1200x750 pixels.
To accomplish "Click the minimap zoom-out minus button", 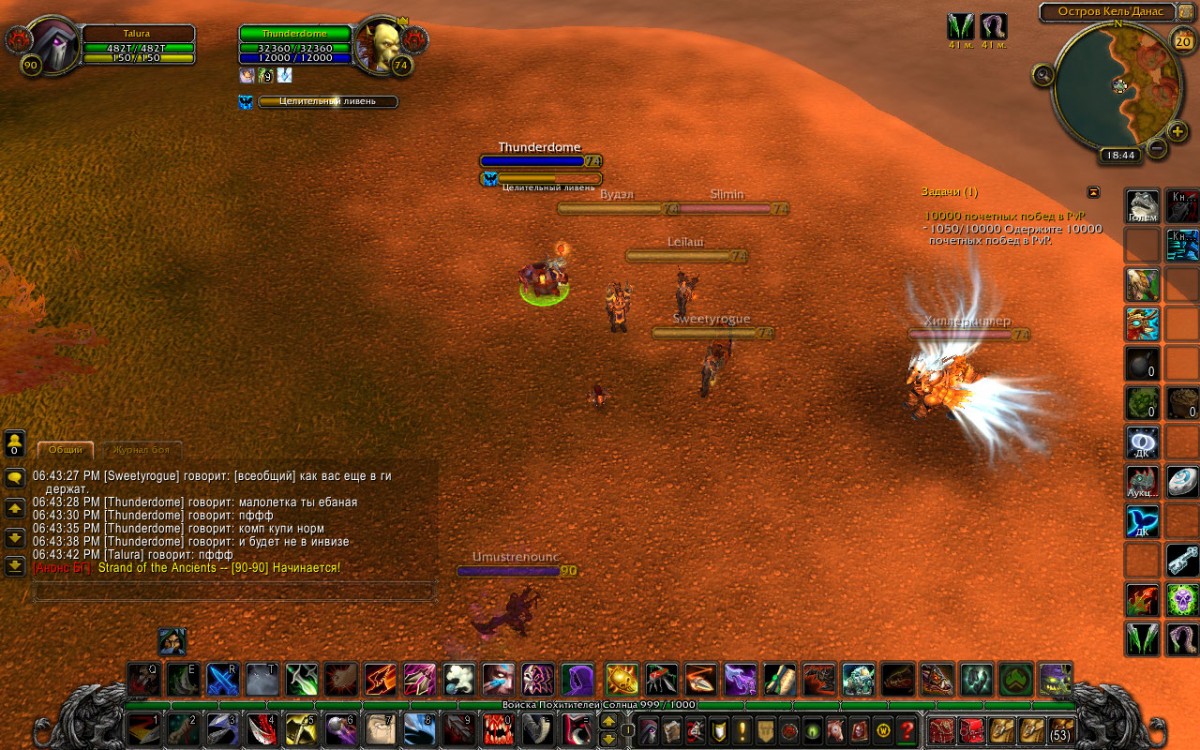I will [1157, 148].
